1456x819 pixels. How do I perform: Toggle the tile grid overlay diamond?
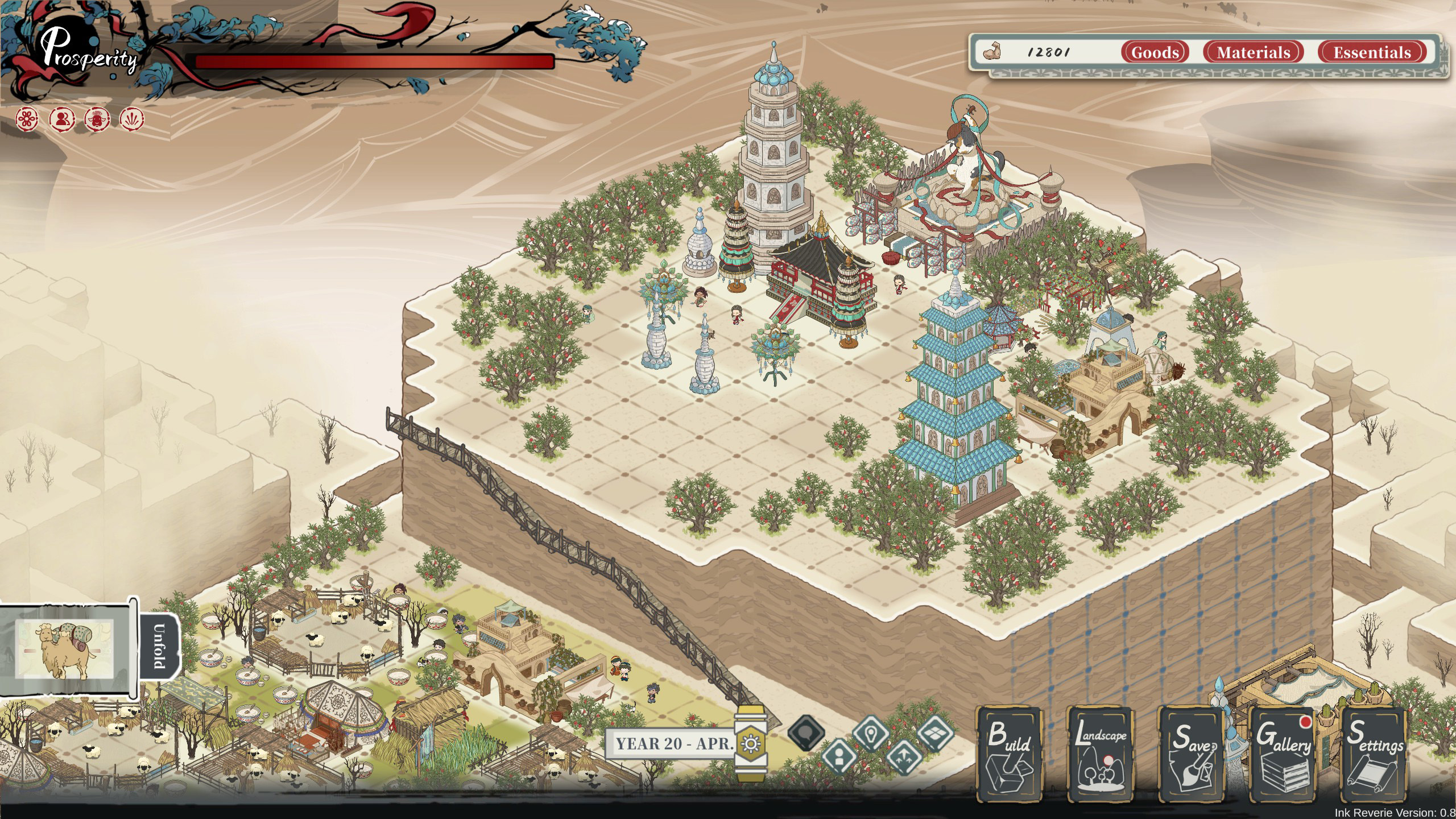tap(934, 733)
